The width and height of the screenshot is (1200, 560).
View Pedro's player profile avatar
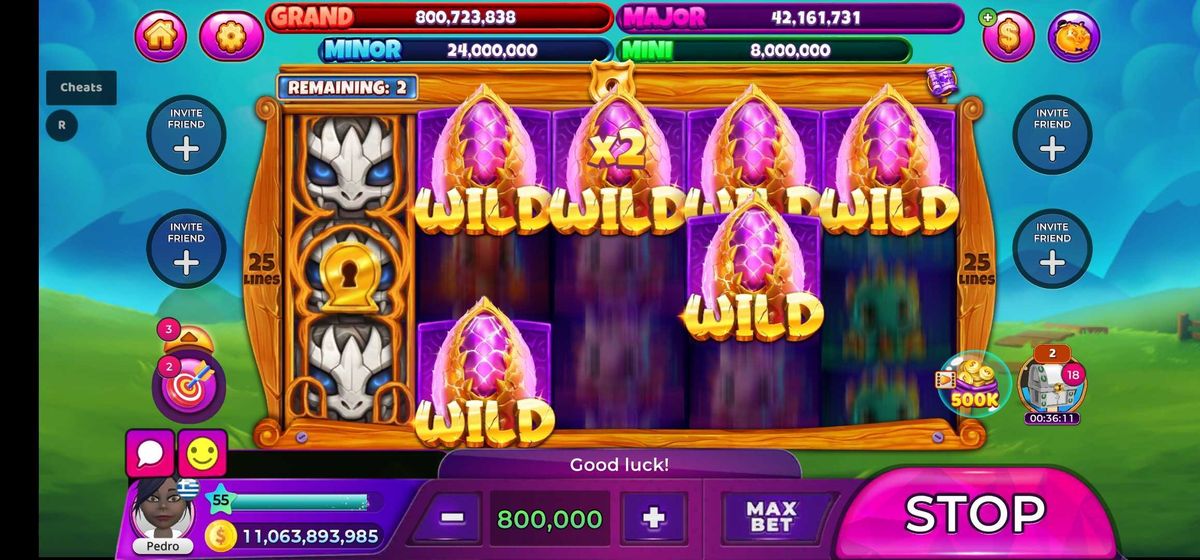click(x=162, y=510)
